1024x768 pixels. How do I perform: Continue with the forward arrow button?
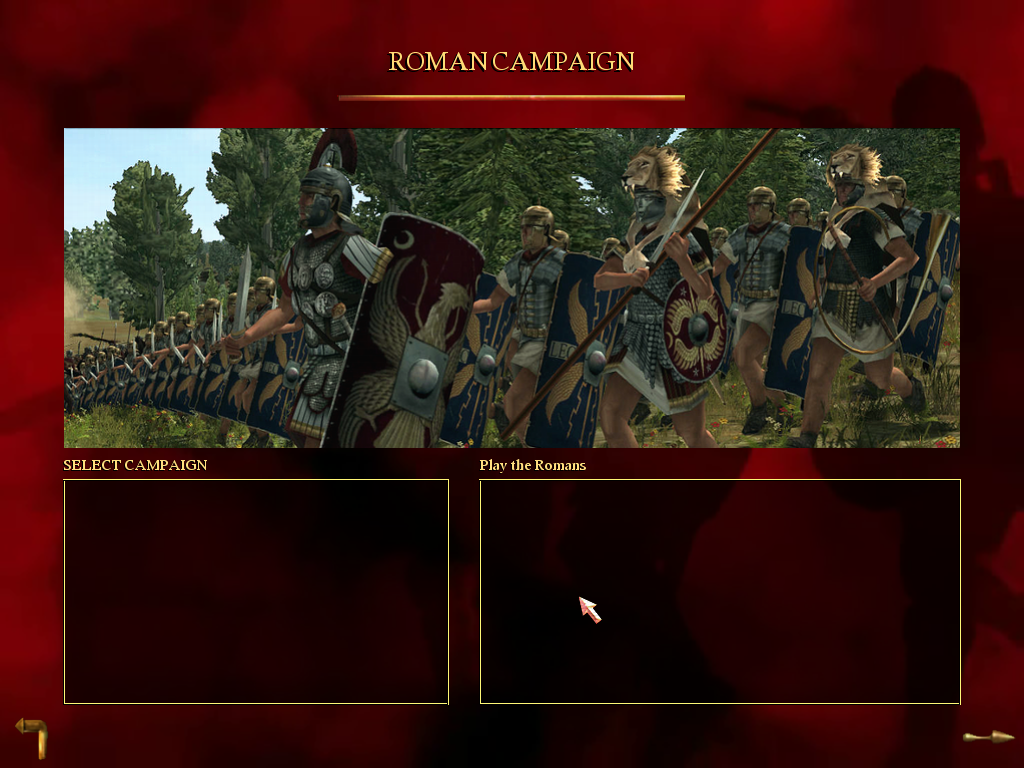[x=987, y=737]
